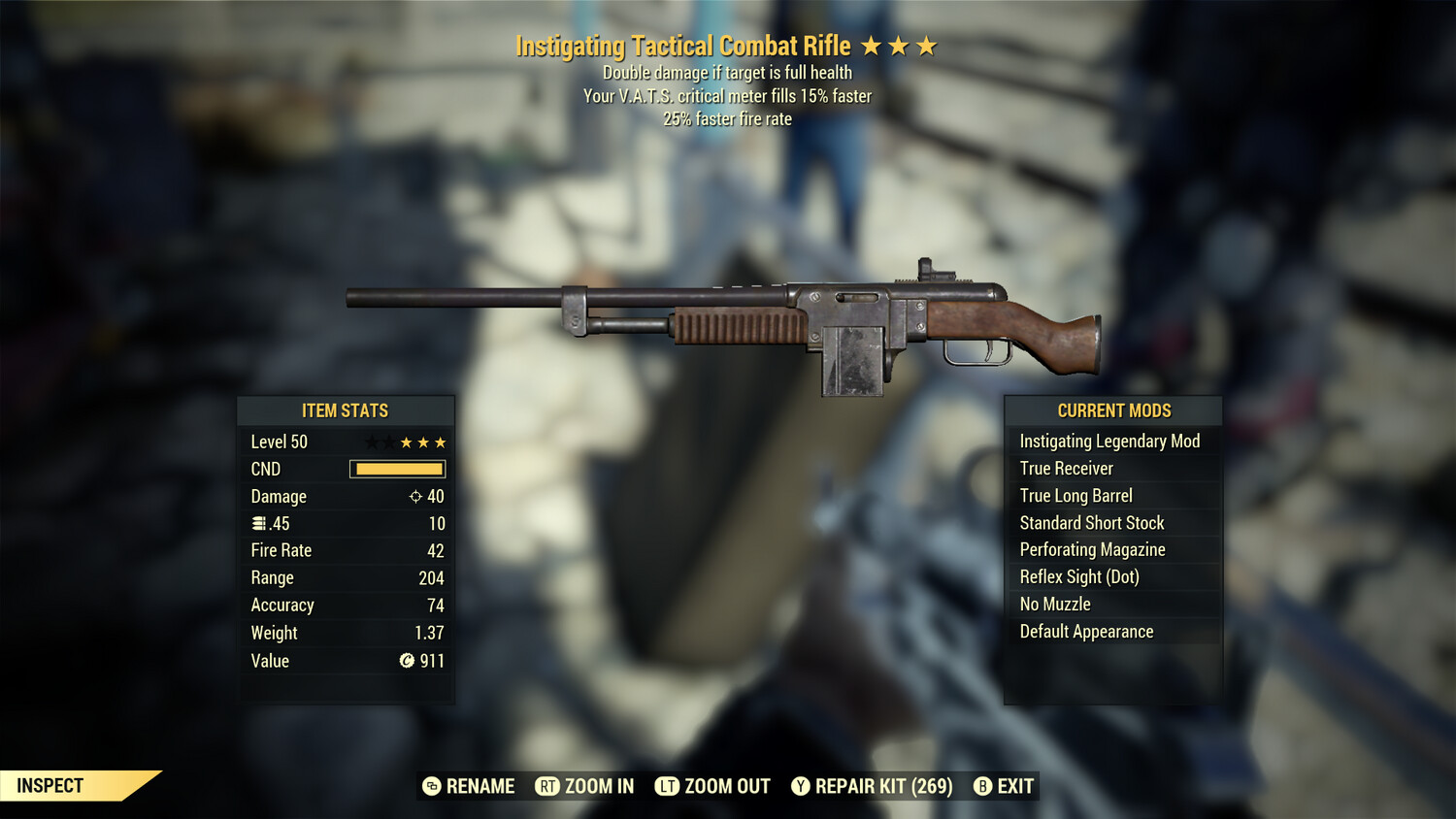
Task: Click the B button icon beside Exit
Action: 983,786
